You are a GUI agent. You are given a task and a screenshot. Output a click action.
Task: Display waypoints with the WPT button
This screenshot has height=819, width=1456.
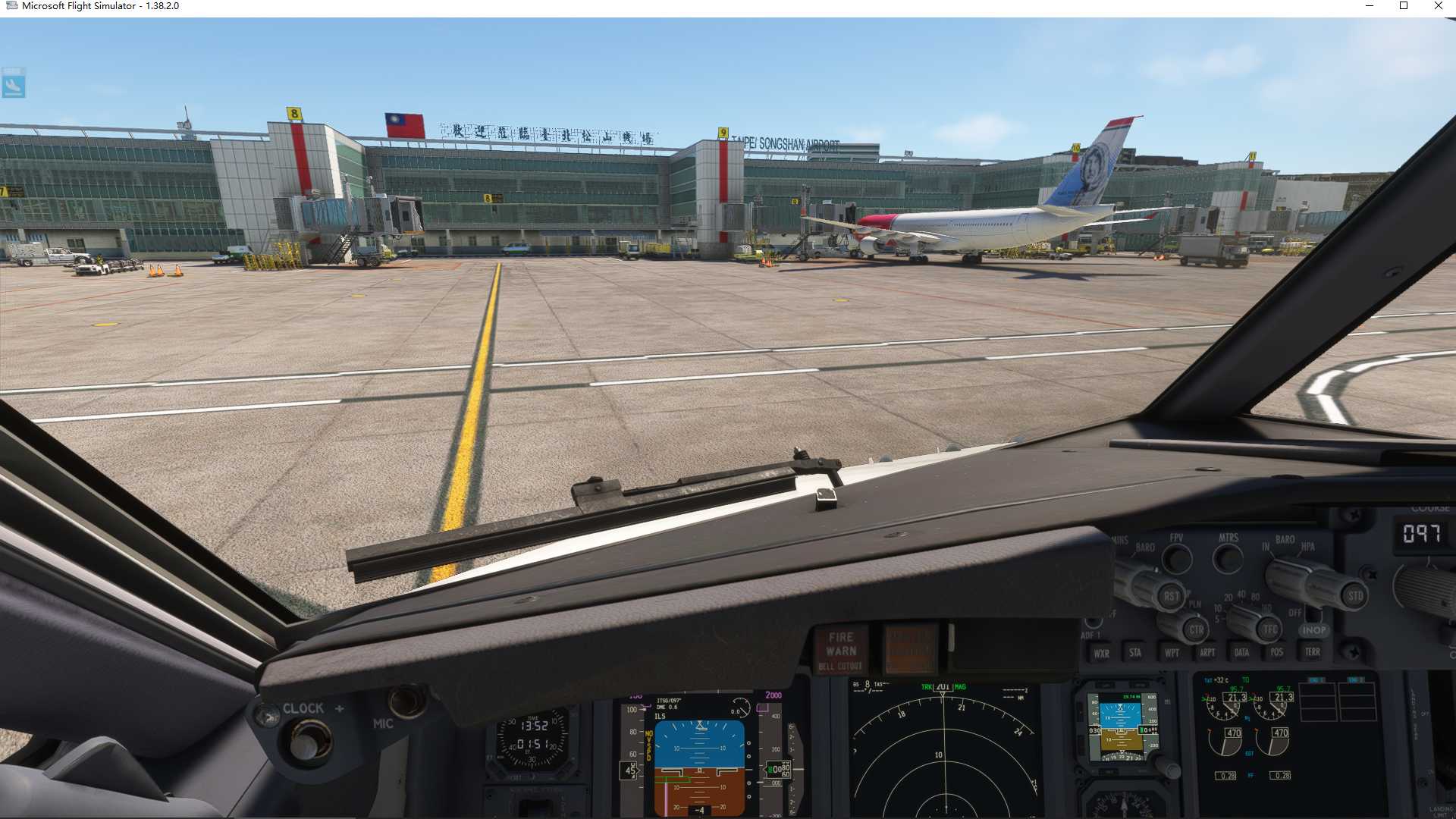pos(1172,651)
